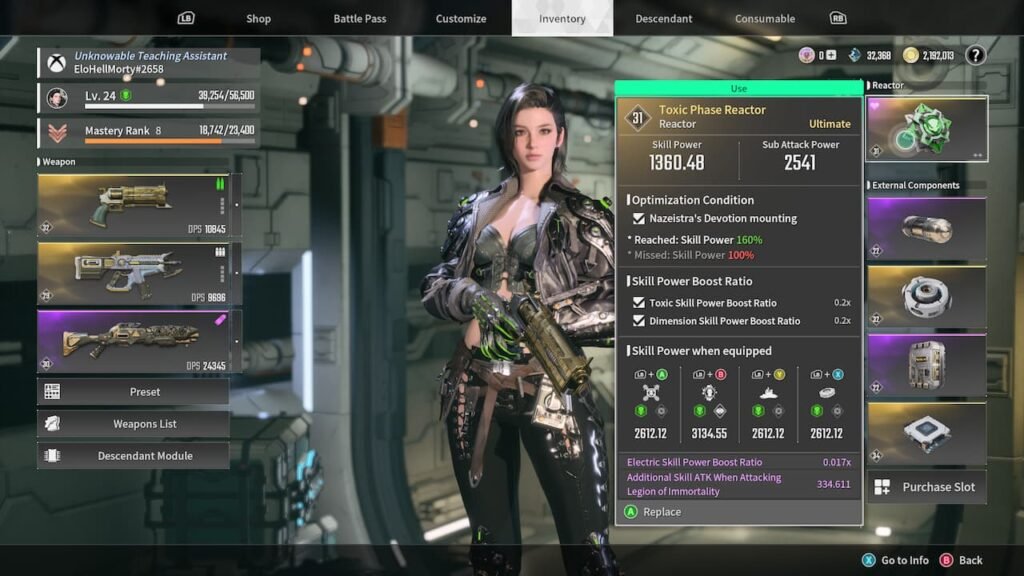Open the Preset menu

(x=133, y=391)
